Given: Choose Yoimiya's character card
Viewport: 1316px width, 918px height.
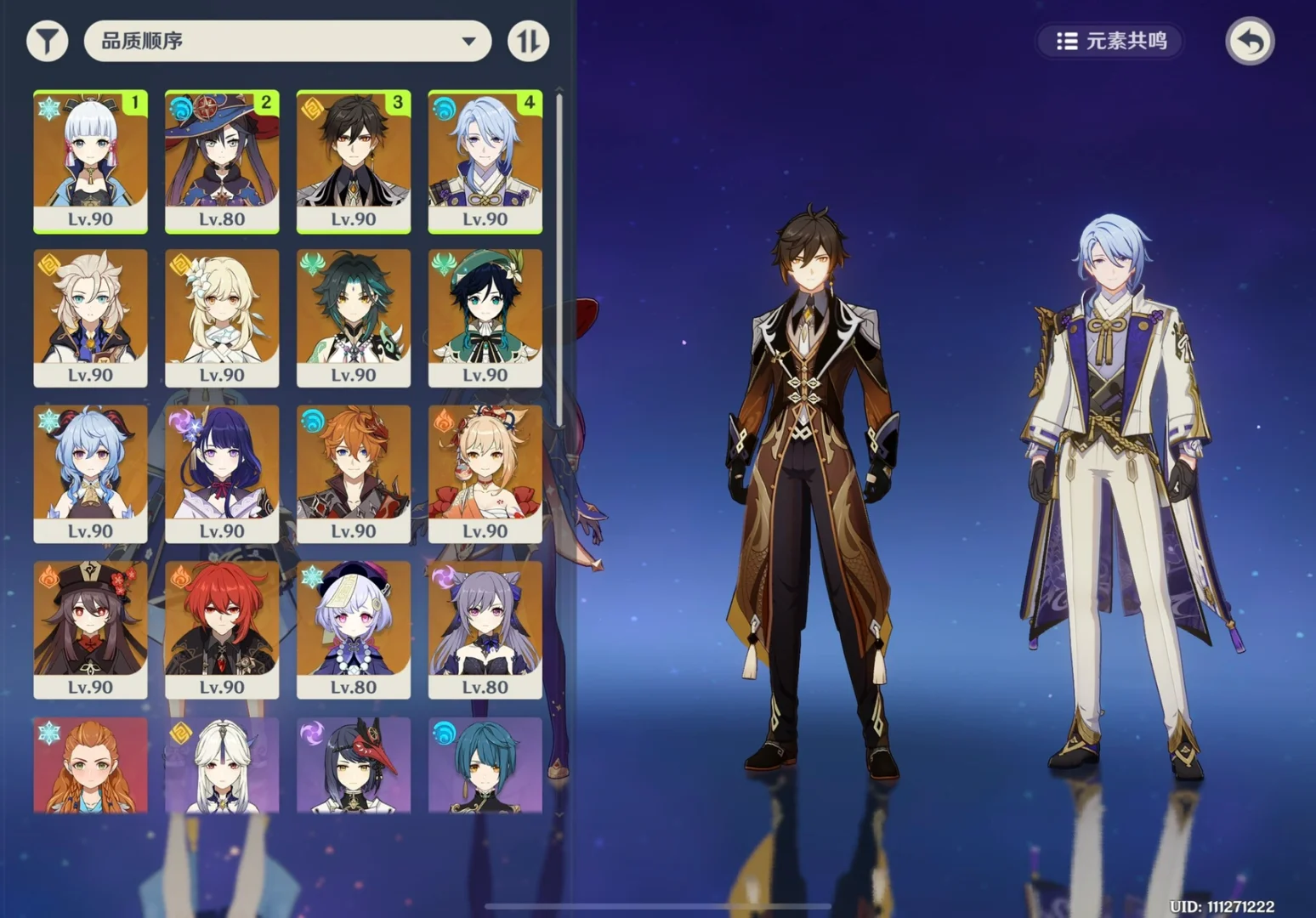Looking at the screenshot, I should click(x=485, y=473).
